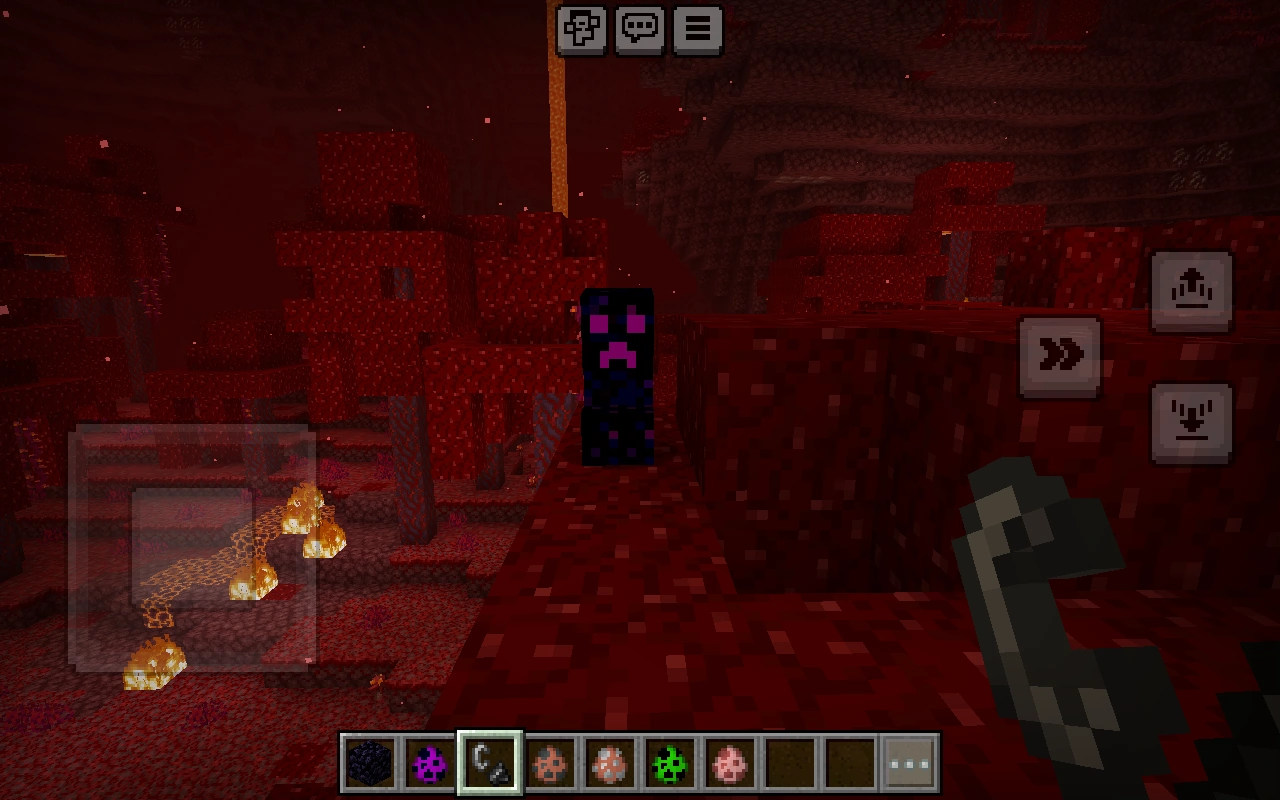Select the eighth empty hotbar slot
Image resolution: width=1280 pixels, height=800 pixels.
click(x=790, y=761)
